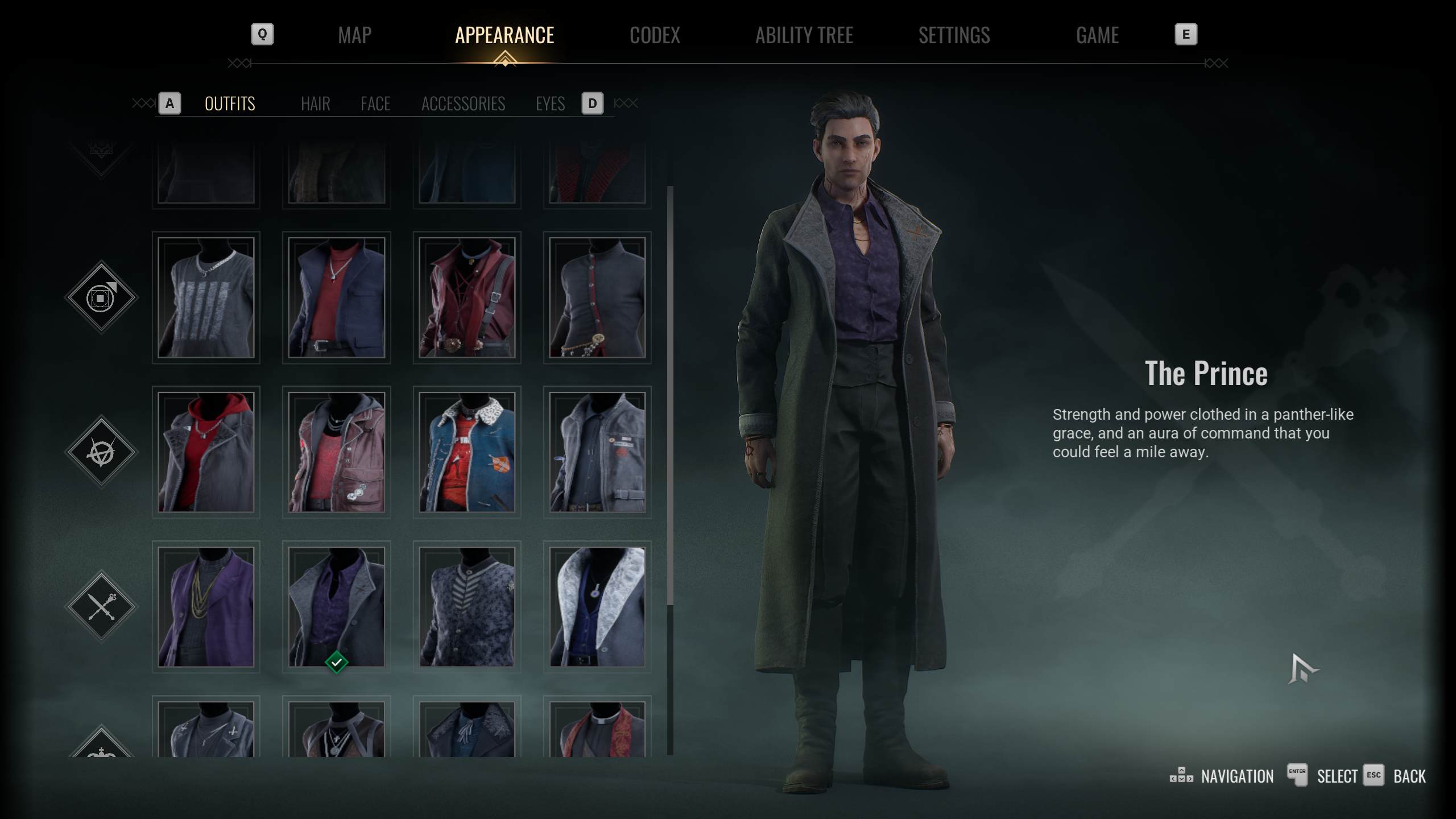Choose the pink leather vest outfit
Viewport: 1456px width, 819px height.
[x=336, y=452]
